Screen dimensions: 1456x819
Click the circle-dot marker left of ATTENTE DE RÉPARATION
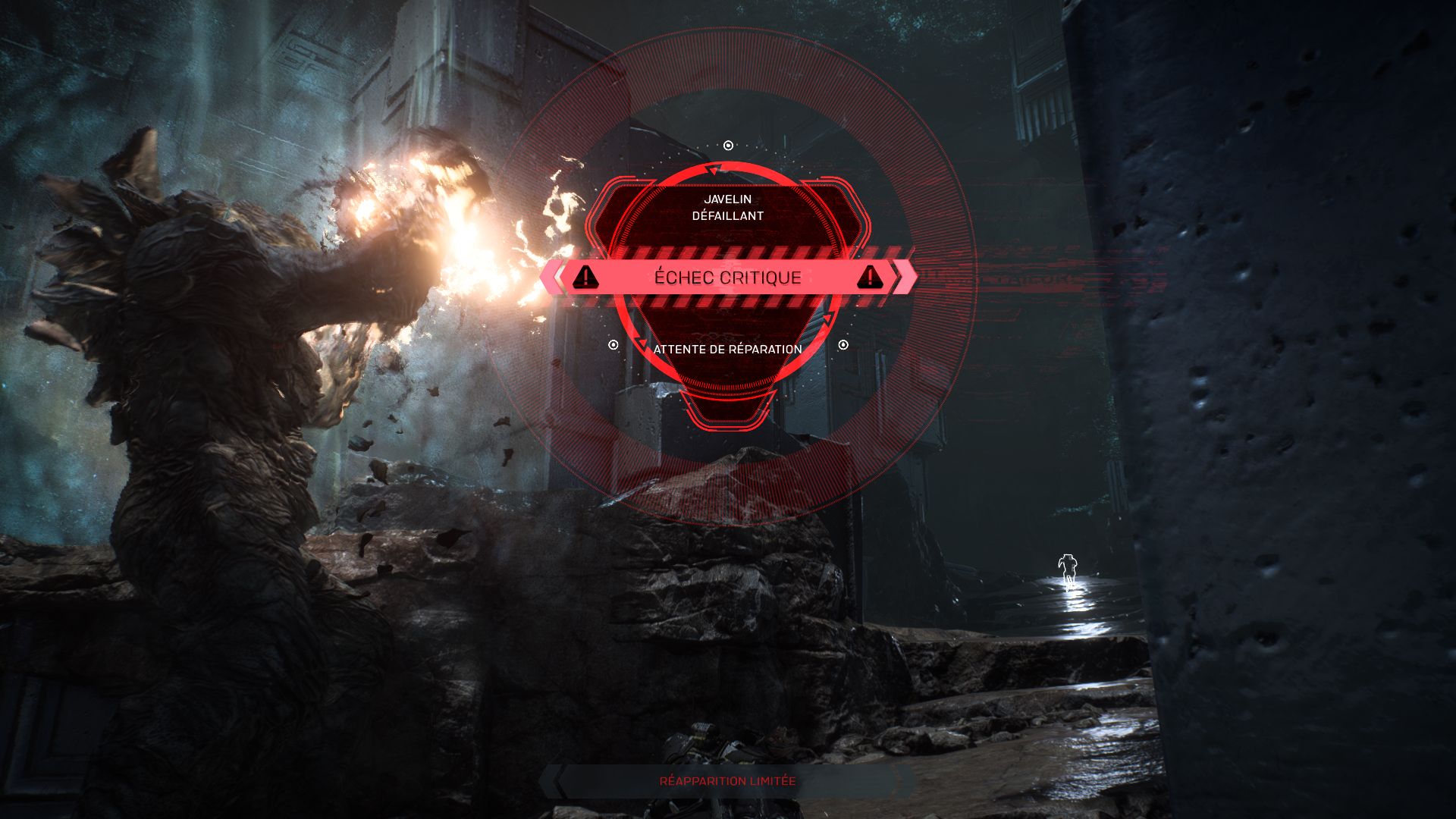click(x=611, y=345)
